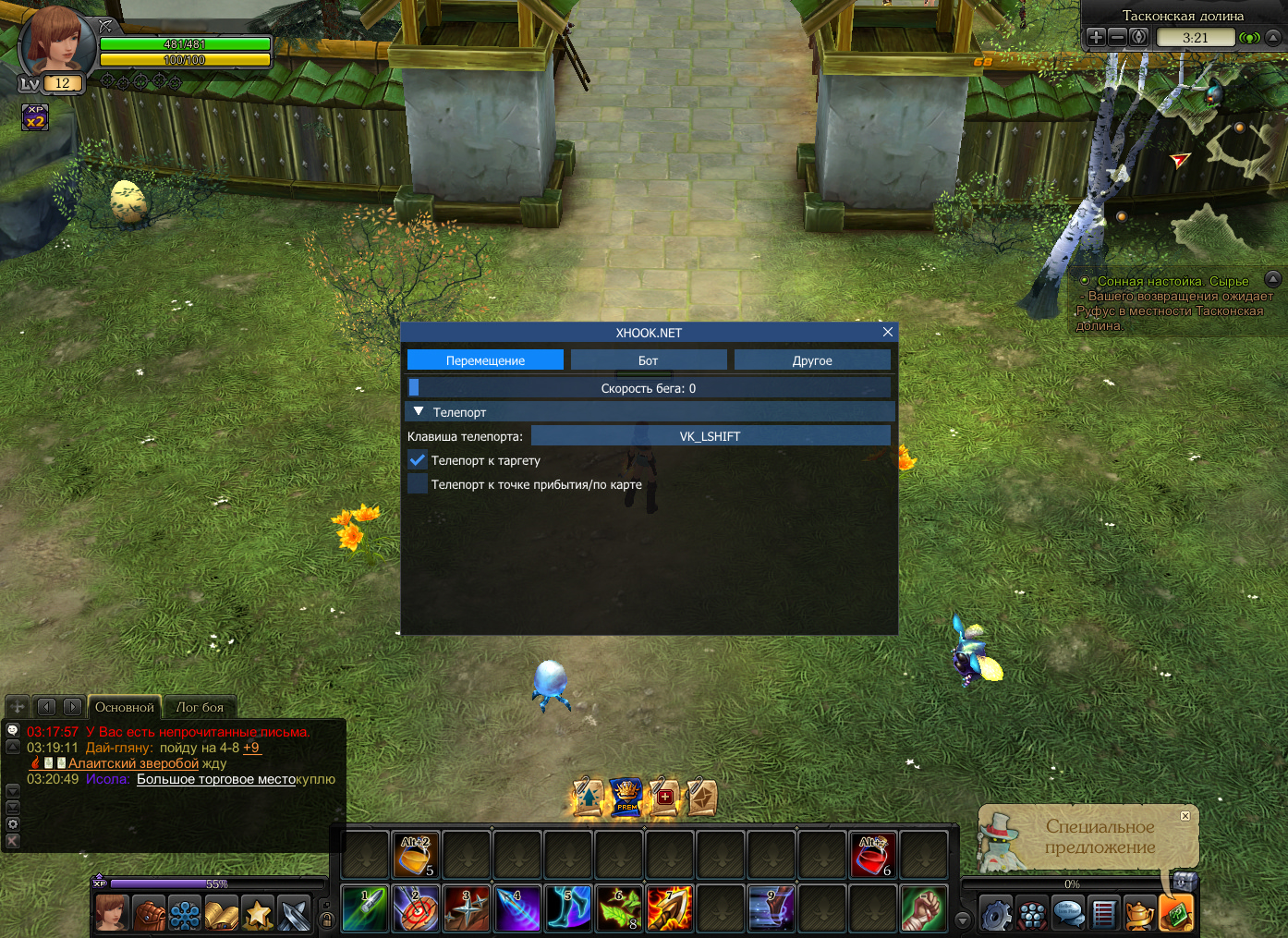Switch chat to Лог боя tab

pyautogui.click(x=200, y=707)
